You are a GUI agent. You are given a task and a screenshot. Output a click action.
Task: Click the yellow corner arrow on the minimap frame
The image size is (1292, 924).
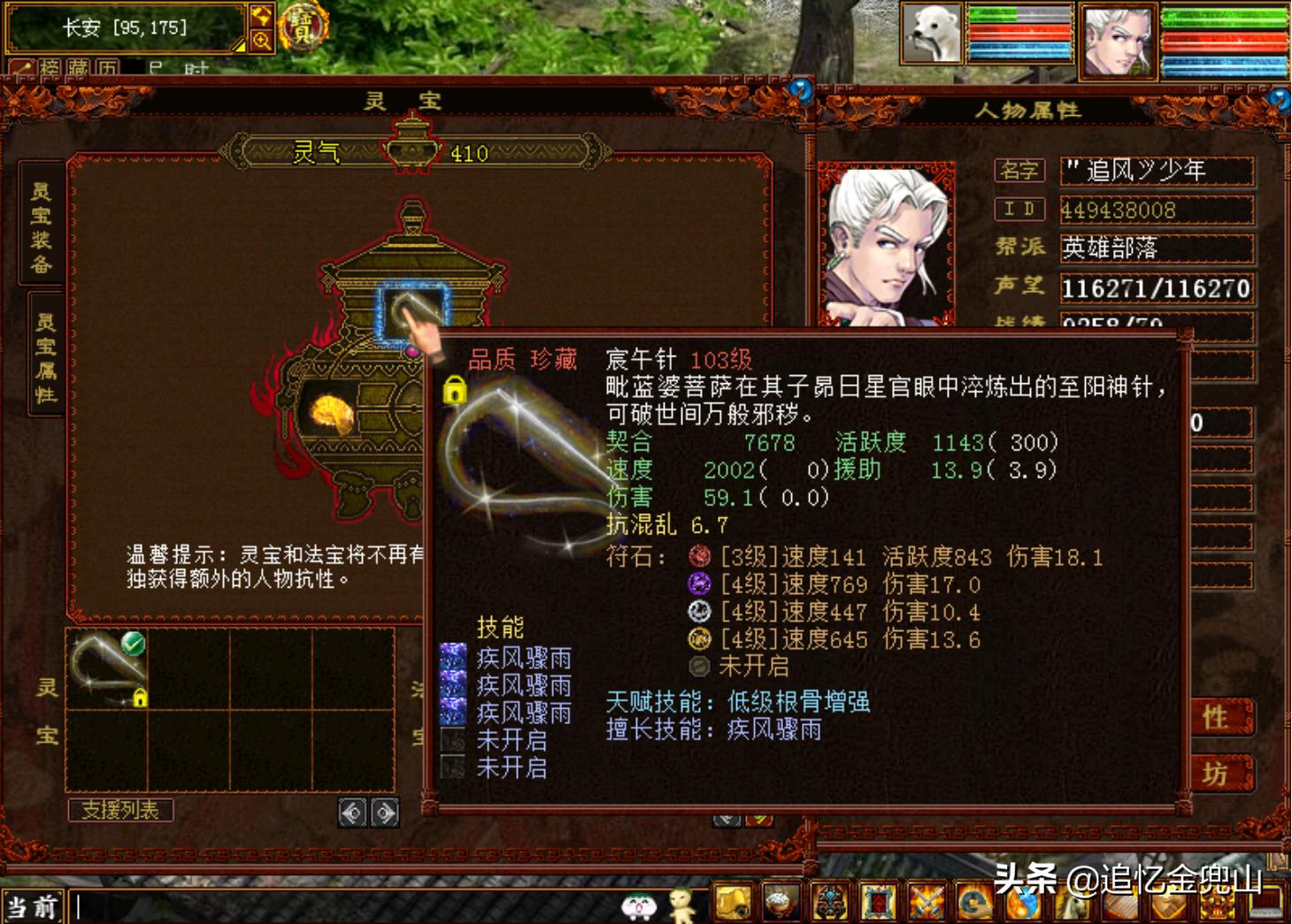tap(239, 46)
